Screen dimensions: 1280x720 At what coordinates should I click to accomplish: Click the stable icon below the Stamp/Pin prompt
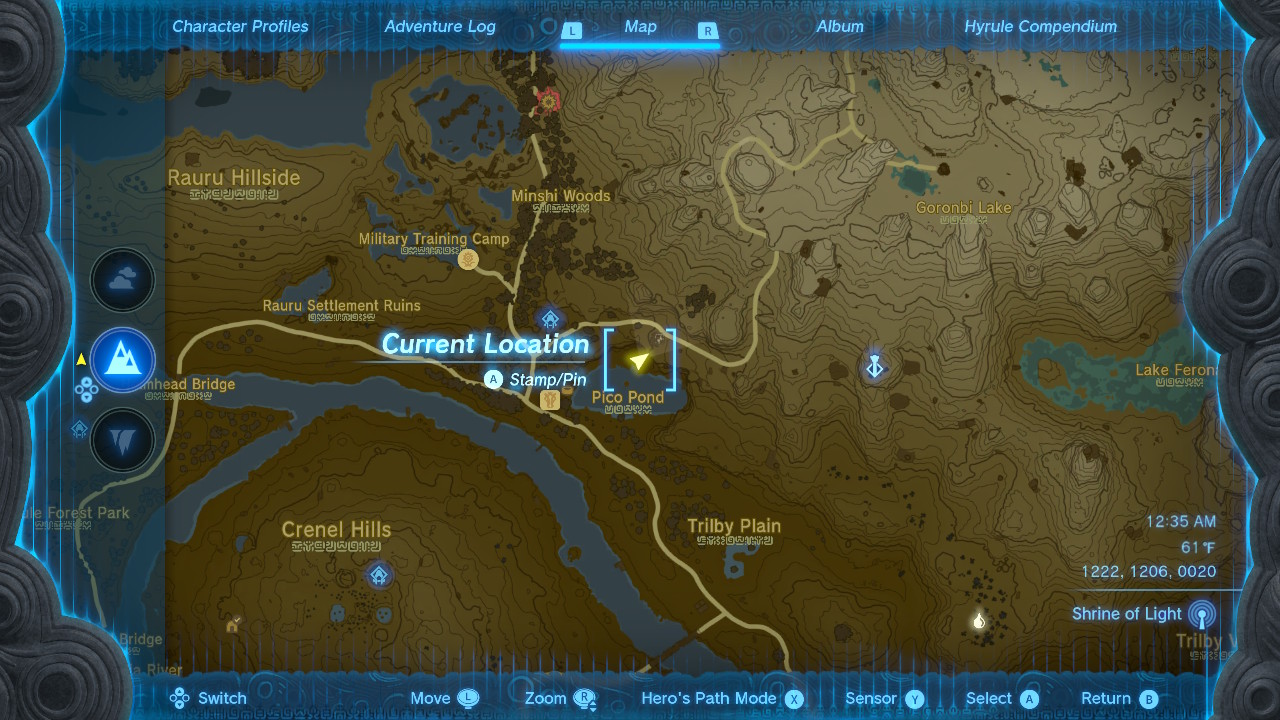point(548,399)
